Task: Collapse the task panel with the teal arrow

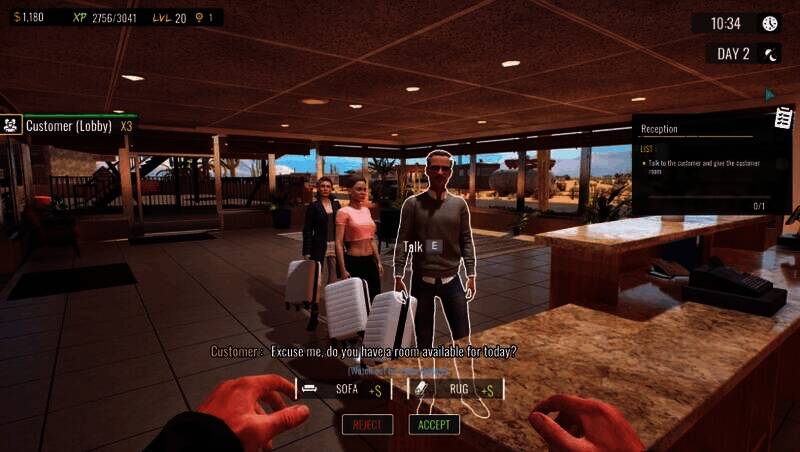Action: click(x=770, y=95)
